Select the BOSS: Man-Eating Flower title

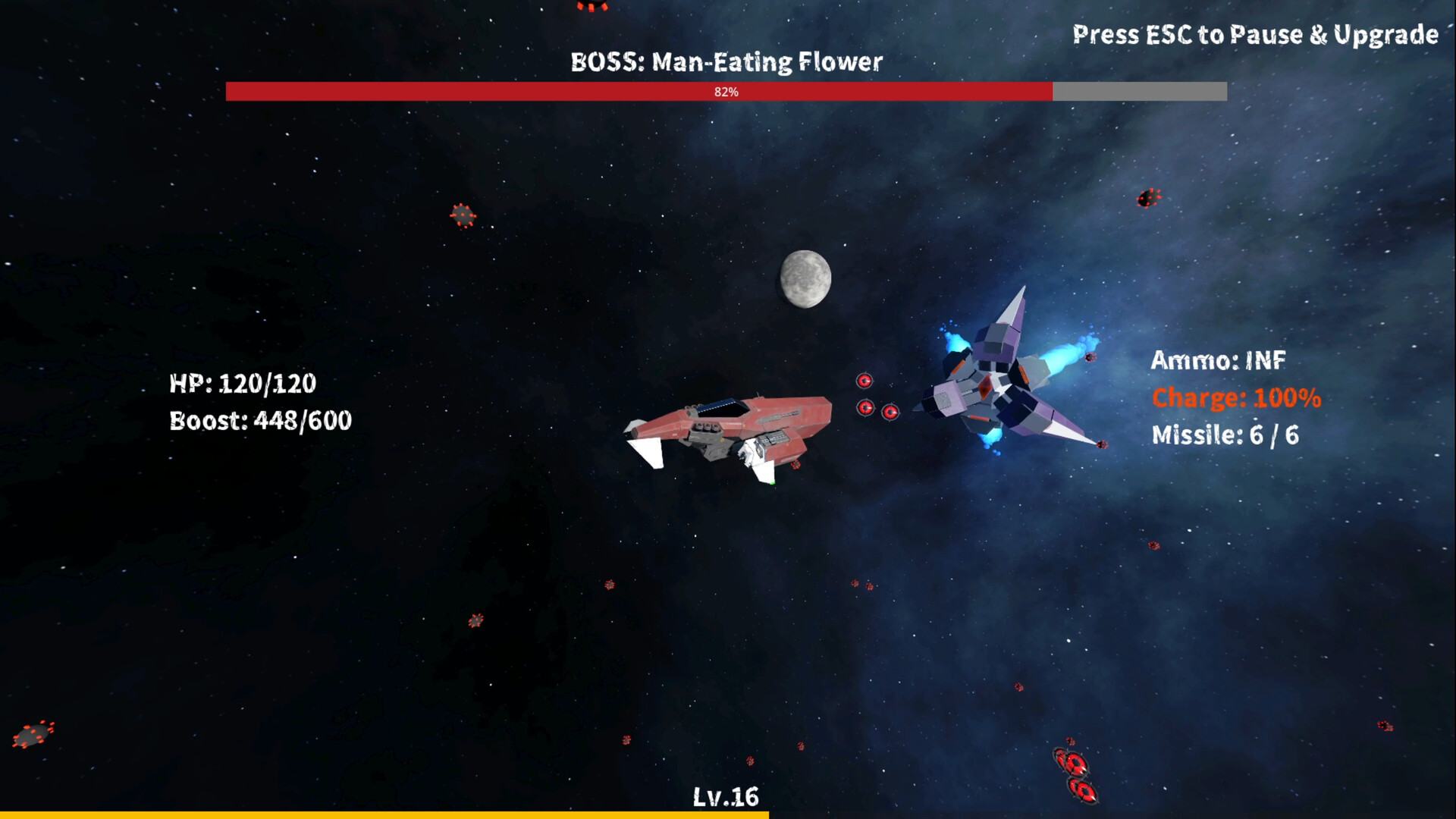[726, 62]
